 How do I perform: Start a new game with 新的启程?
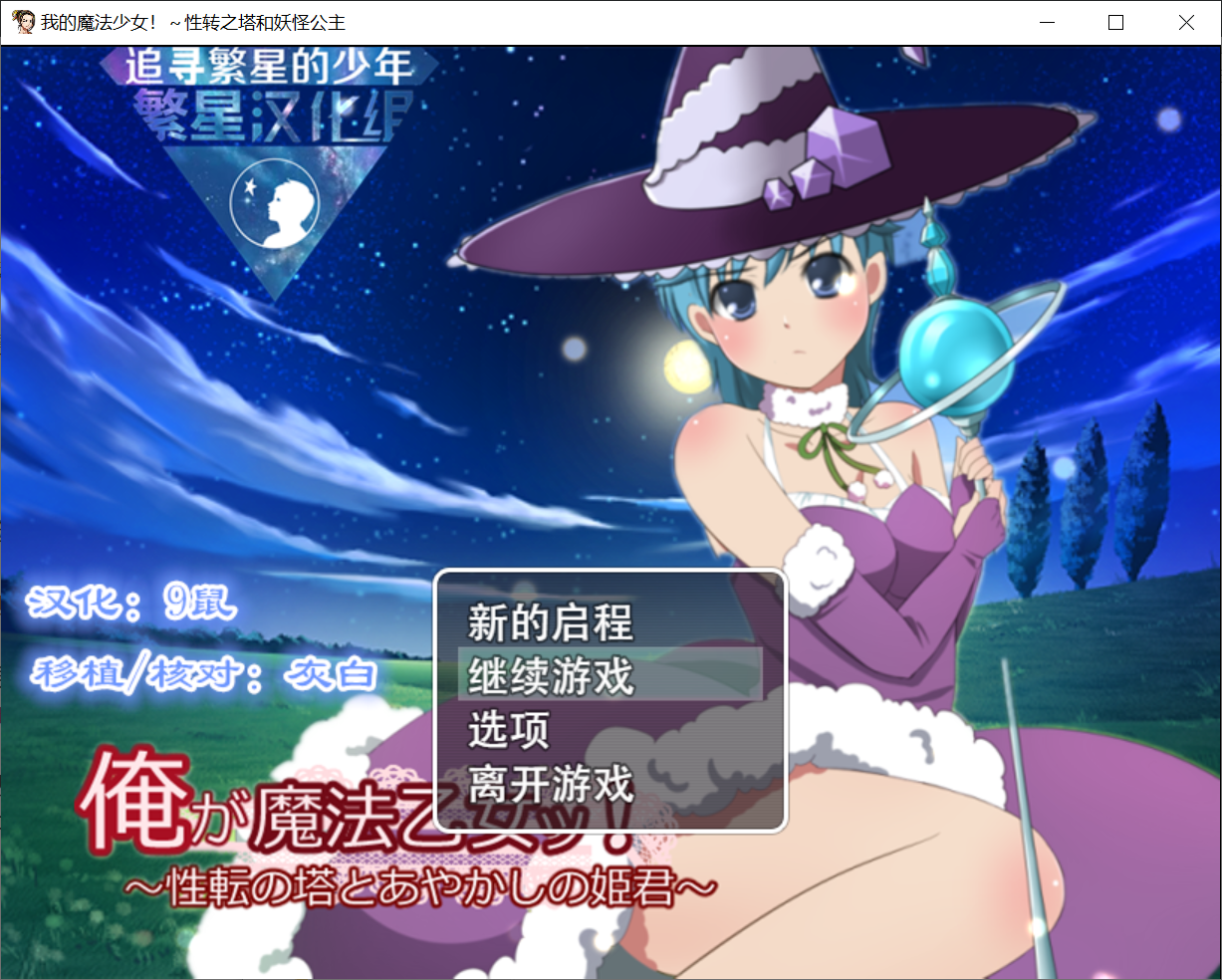coord(551,623)
